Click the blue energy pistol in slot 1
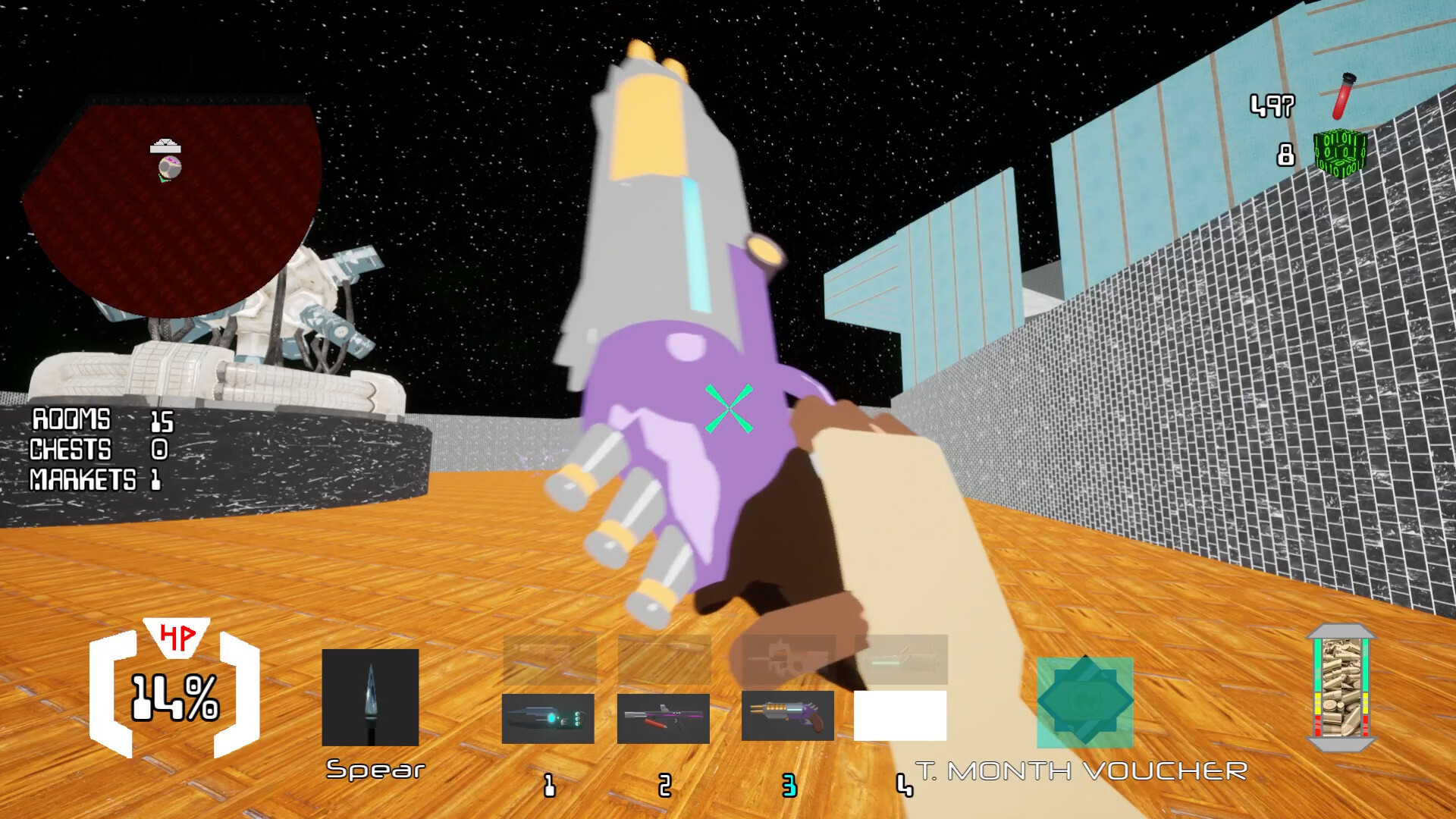 click(550, 717)
